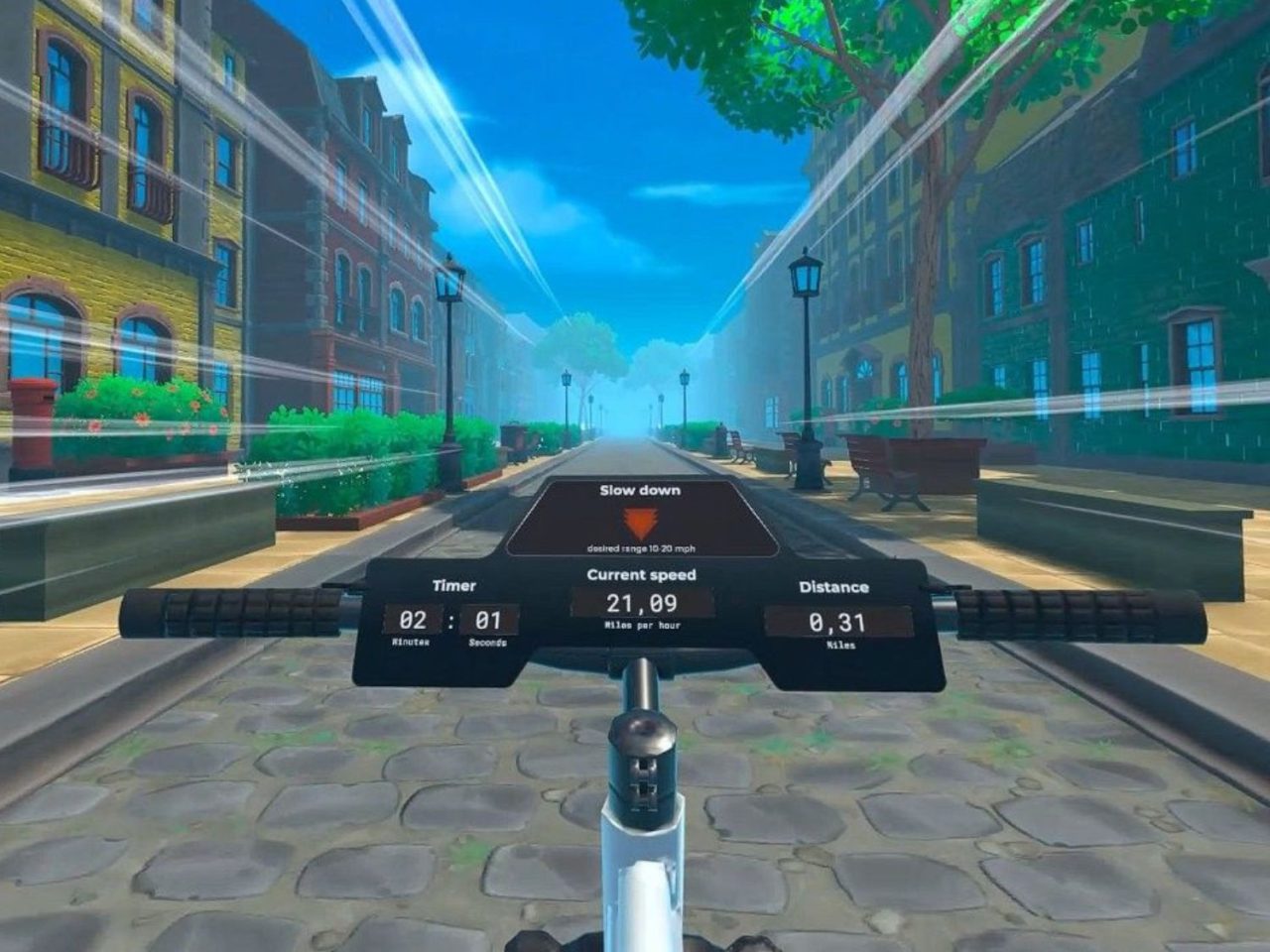Click the orange slow-down arrow icon
Image resolution: width=1270 pixels, height=952 pixels.
pos(640,520)
